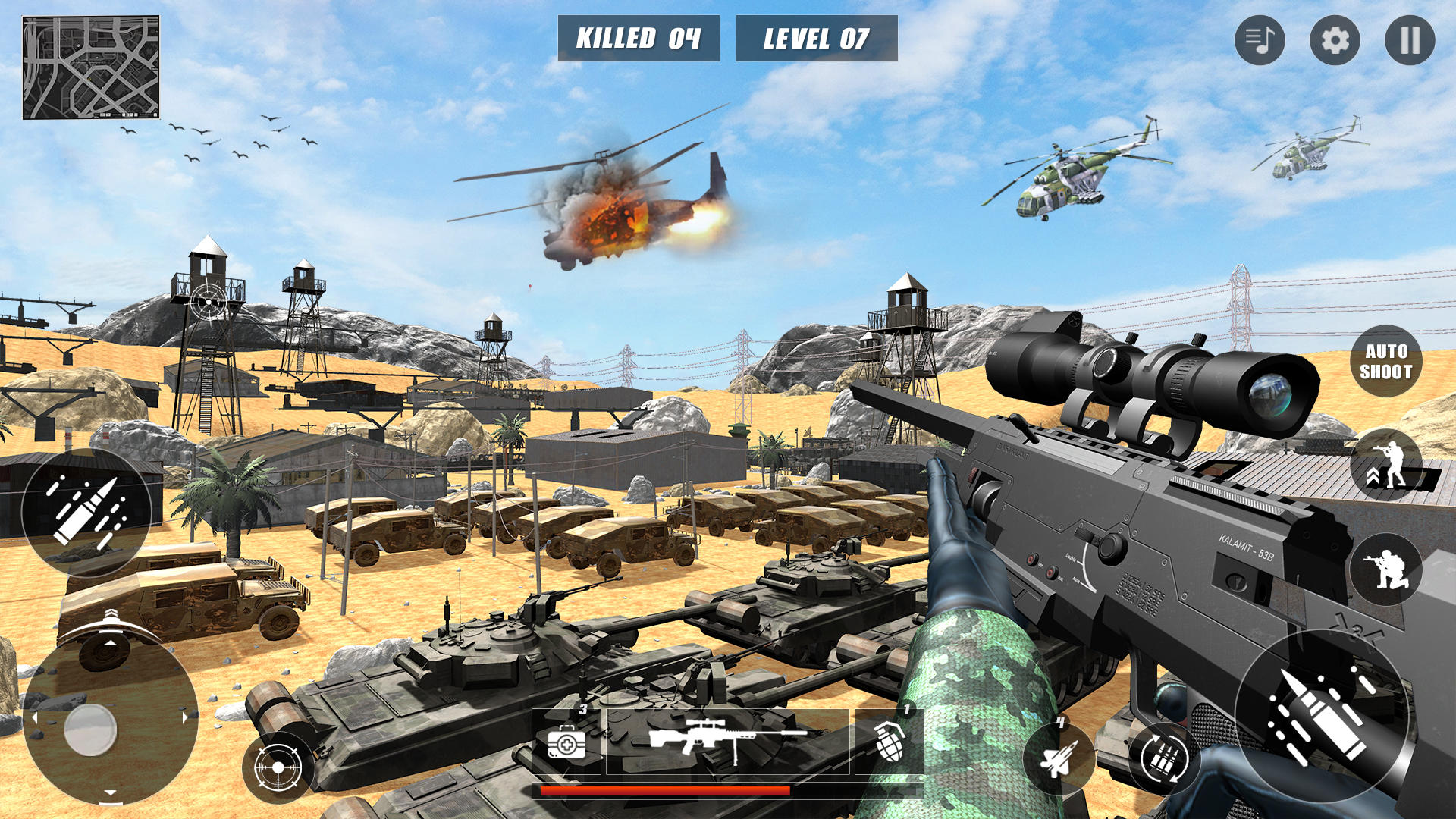The width and height of the screenshot is (1456, 819).
Task: Enable AUTO SHOOT mode
Action: click(1388, 359)
